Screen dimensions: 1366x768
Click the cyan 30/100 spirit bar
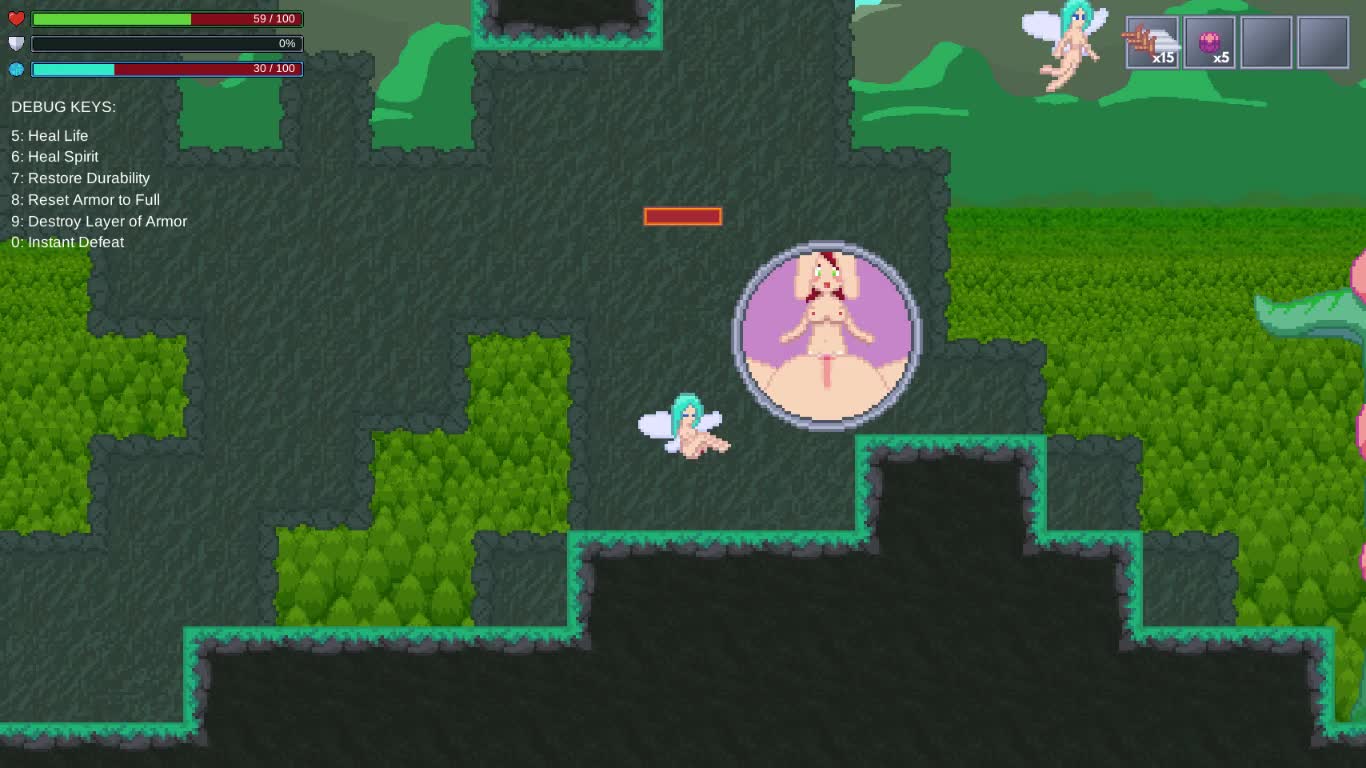click(75, 69)
